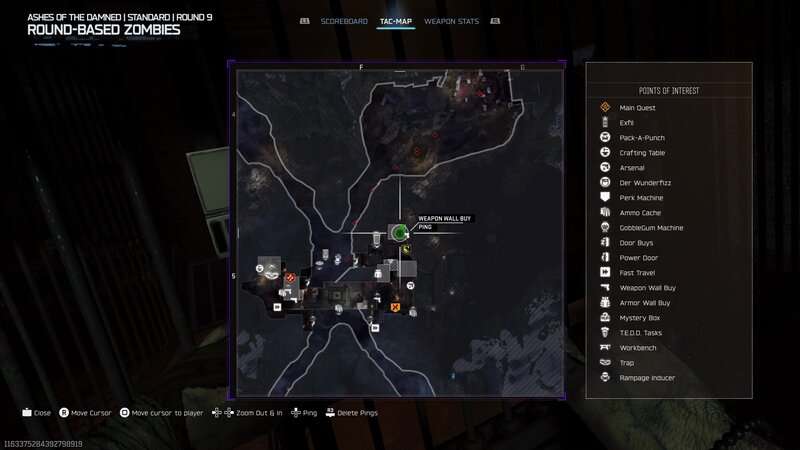Click Door Buys in the legend
This screenshot has height=450, width=800.
pyautogui.click(x=637, y=243)
